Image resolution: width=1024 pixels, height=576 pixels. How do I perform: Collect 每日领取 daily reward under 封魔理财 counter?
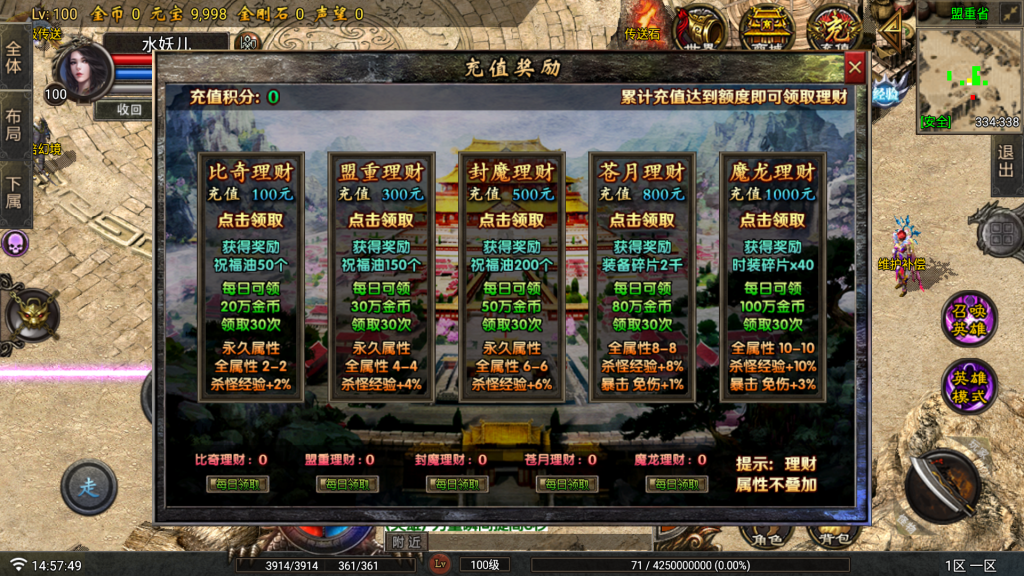click(x=457, y=484)
